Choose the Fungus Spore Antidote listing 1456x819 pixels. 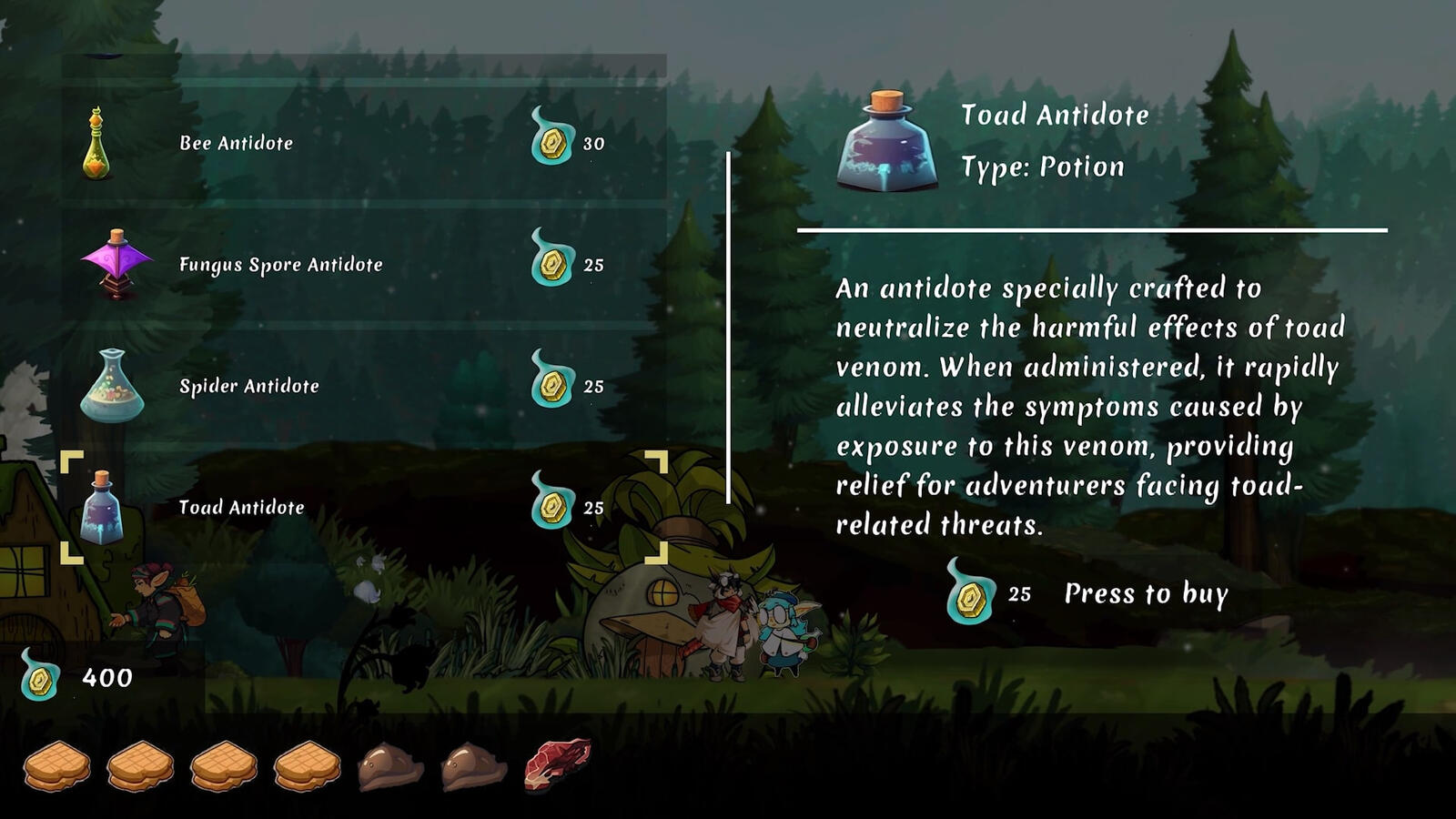(x=364, y=265)
